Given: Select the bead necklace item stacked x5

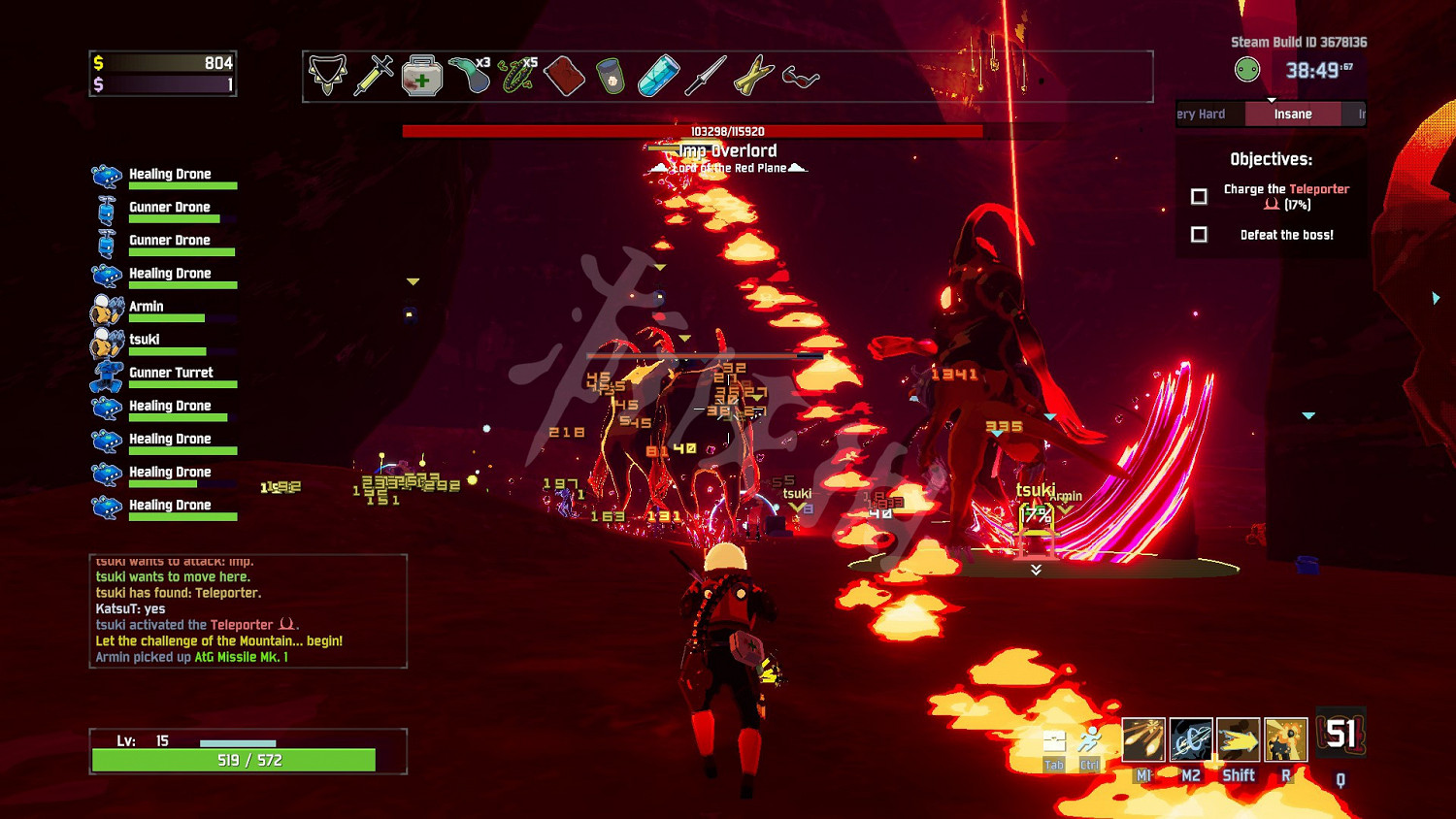Looking at the screenshot, I should [516, 76].
